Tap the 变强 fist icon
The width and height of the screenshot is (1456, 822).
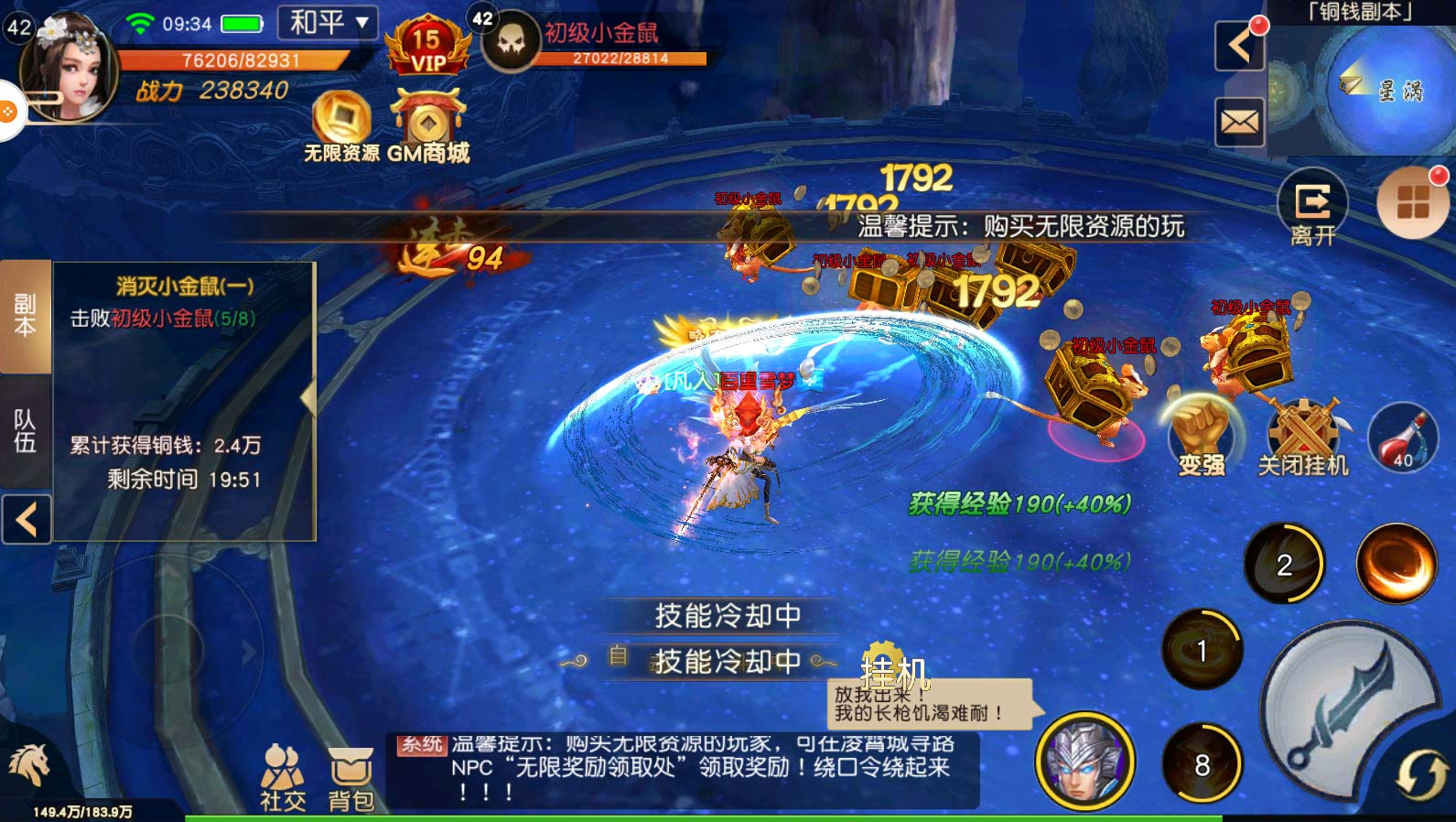coord(1201,435)
